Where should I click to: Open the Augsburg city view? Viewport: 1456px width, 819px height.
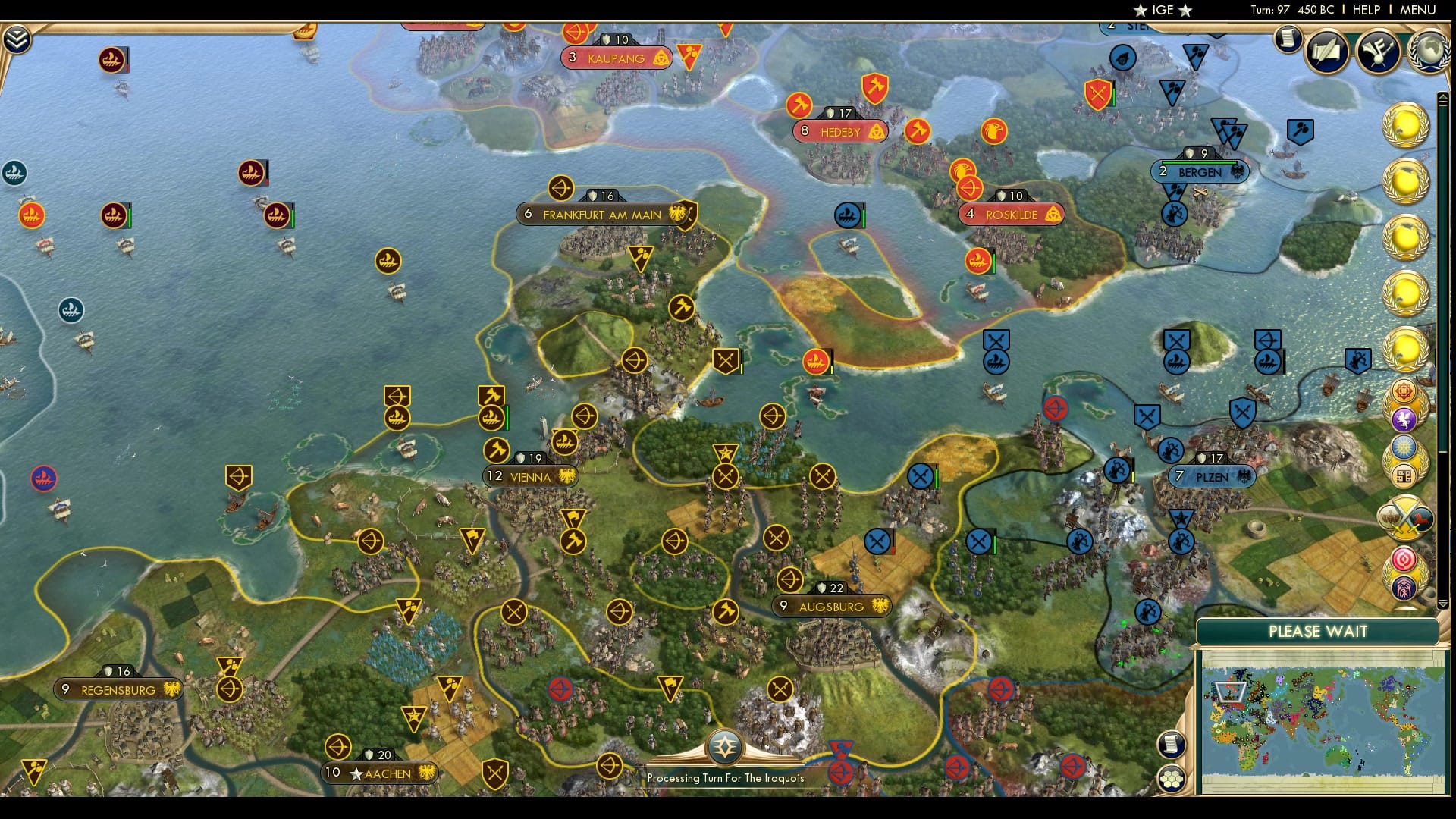click(831, 606)
